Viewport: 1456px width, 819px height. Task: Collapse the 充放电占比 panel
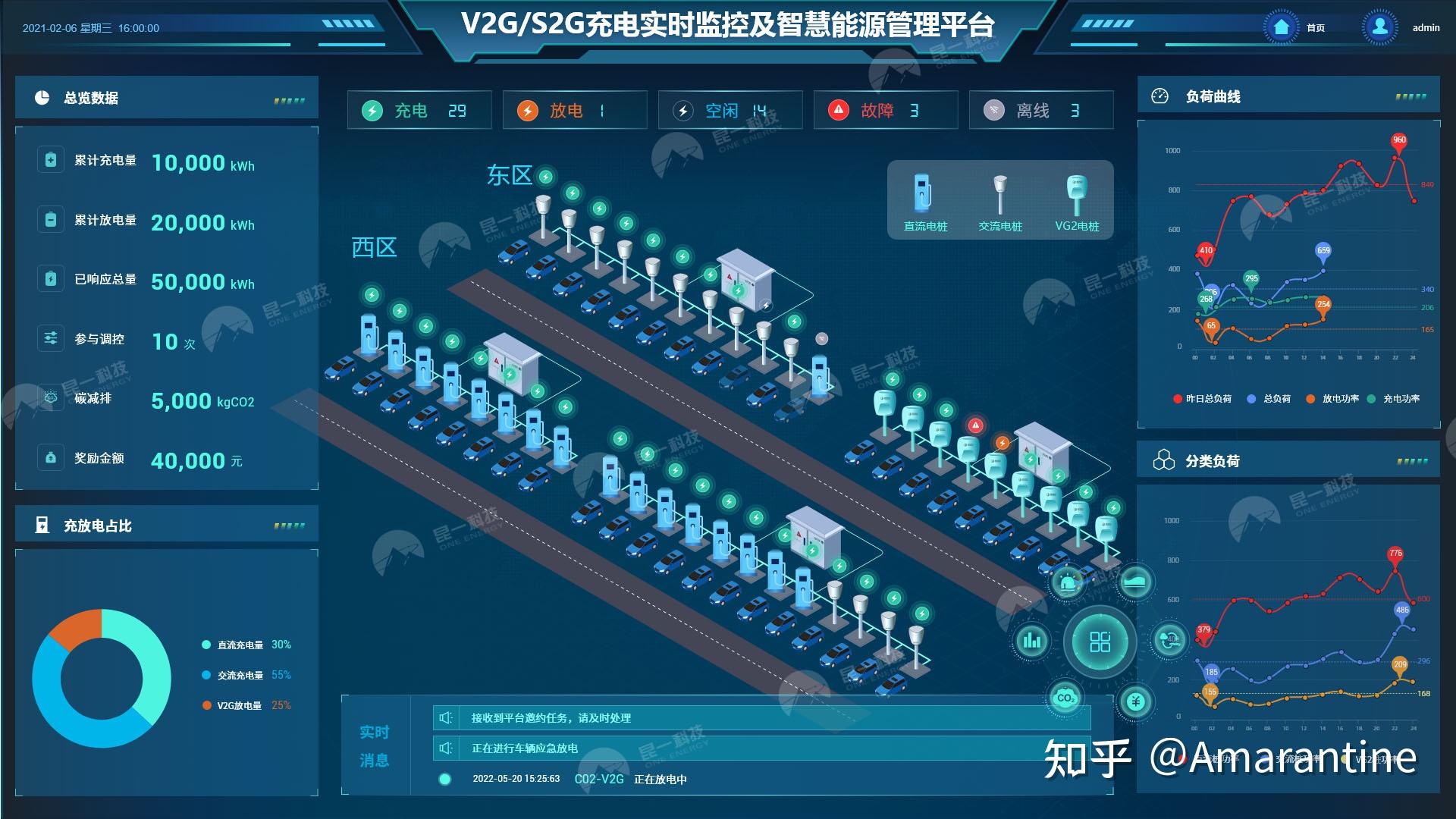tap(97, 525)
